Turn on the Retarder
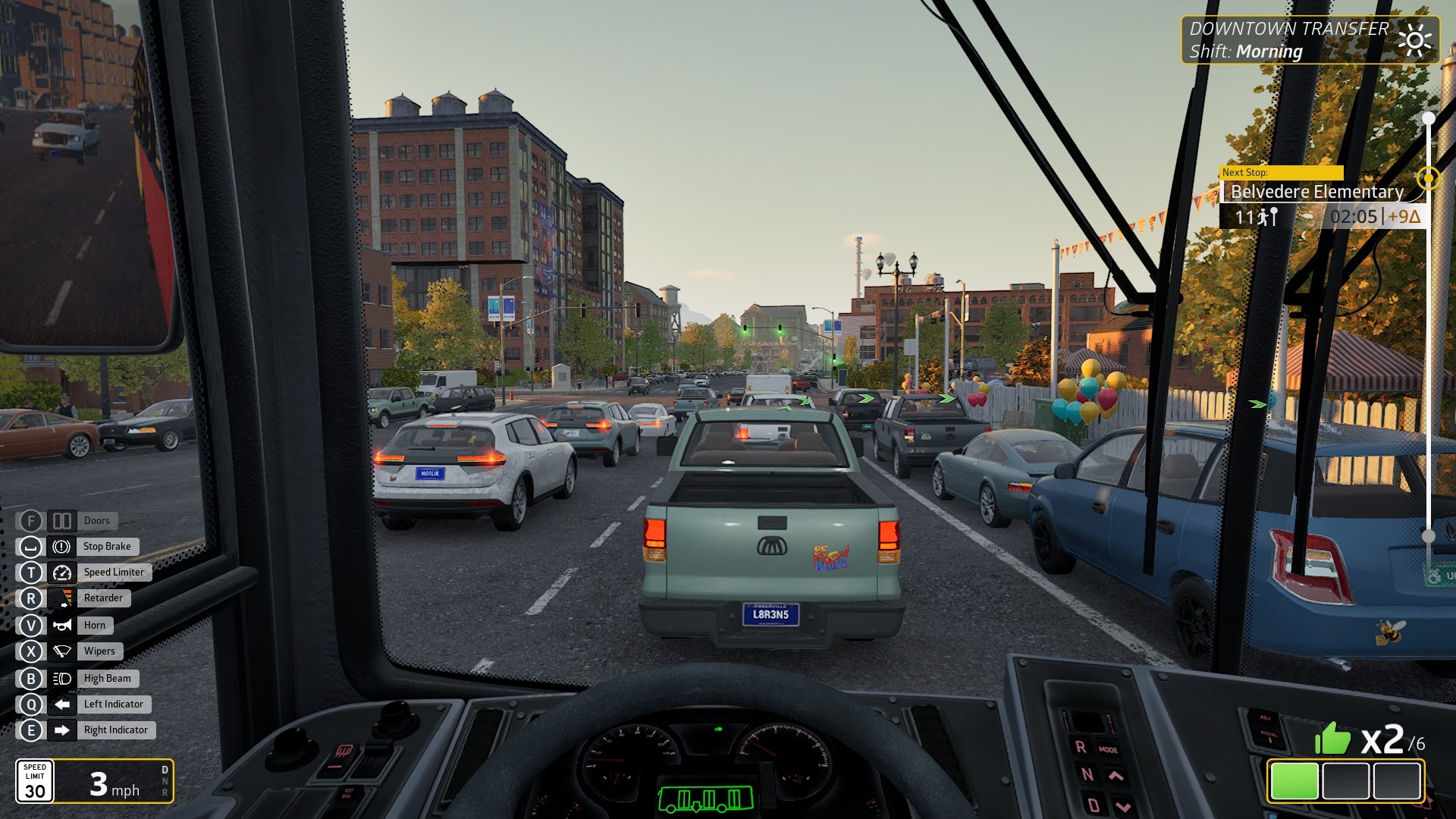The height and width of the screenshot is (819, 1456). pos(62,598)
